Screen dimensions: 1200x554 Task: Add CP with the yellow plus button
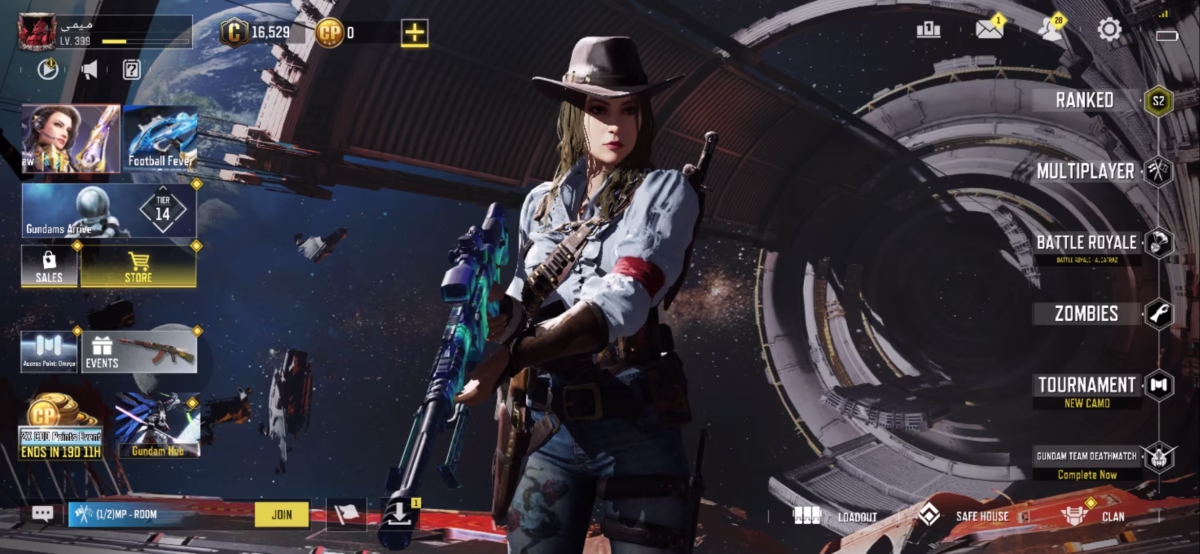[x=415, y=32]
